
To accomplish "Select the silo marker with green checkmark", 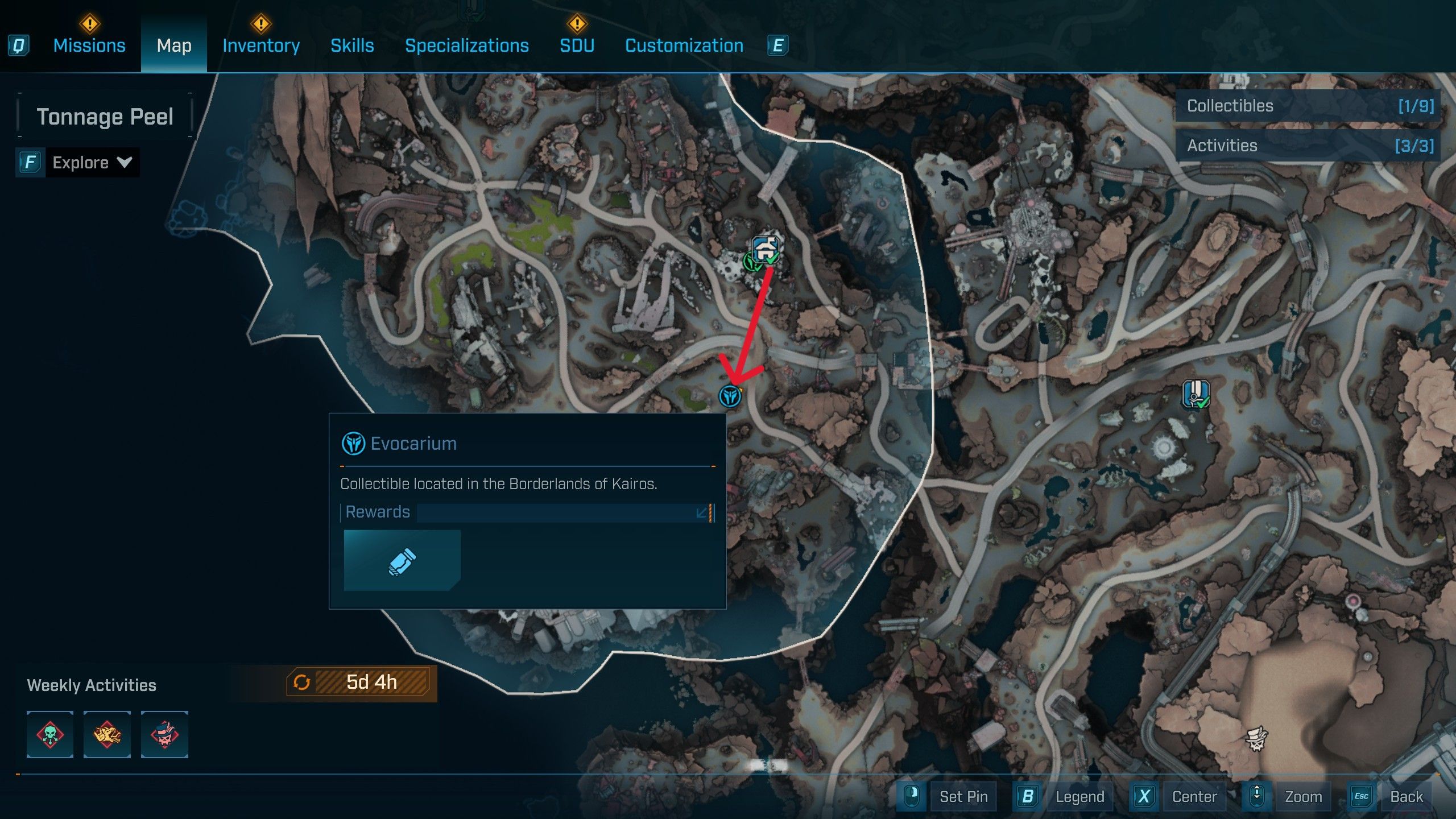I will (x=1196, y=394).
